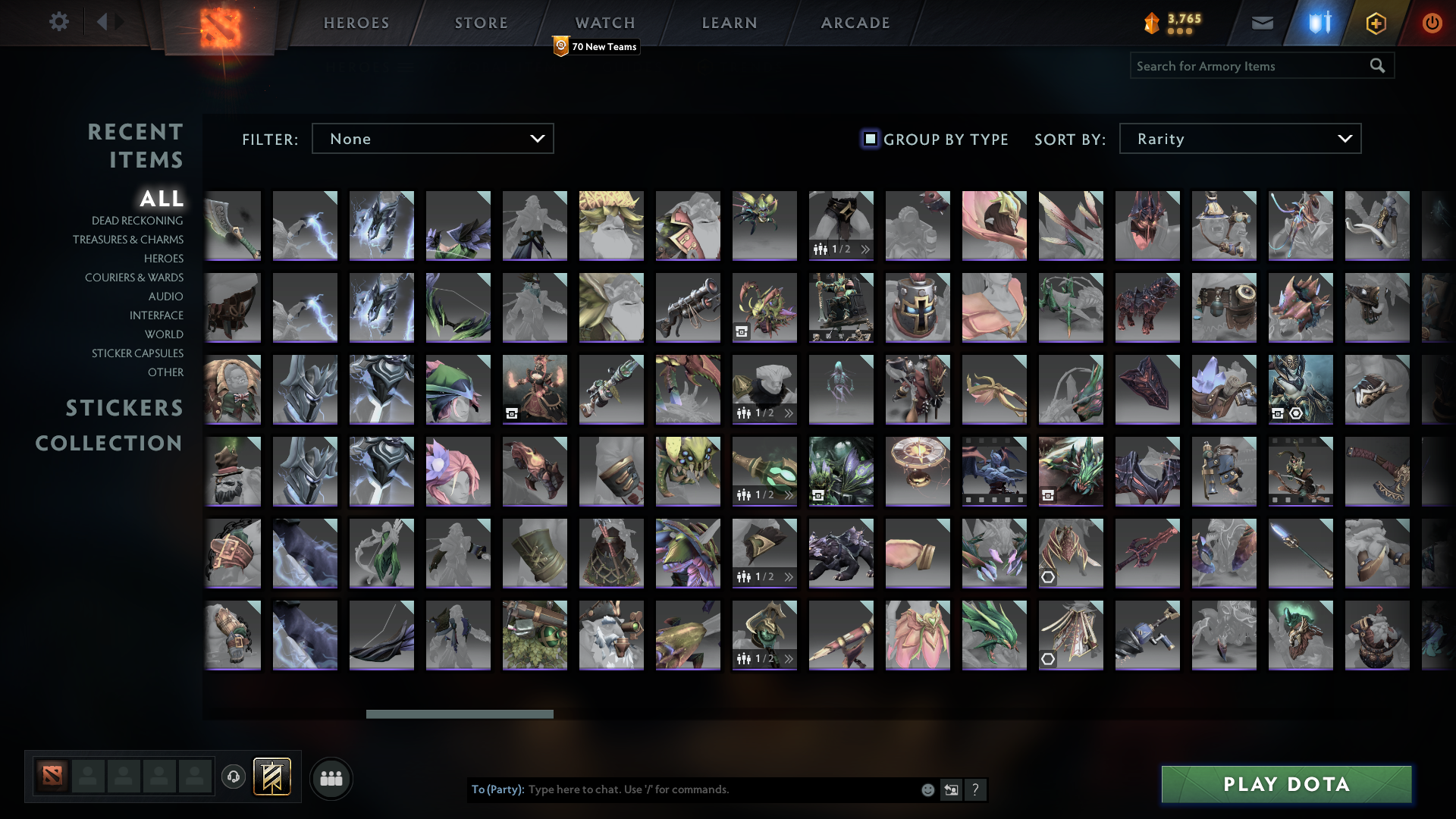The height and width of the screenshot is (819, 1456).
Task: Open the FILTER dropdown set to None
Action: pyautogui.click(x=432, y=138)
